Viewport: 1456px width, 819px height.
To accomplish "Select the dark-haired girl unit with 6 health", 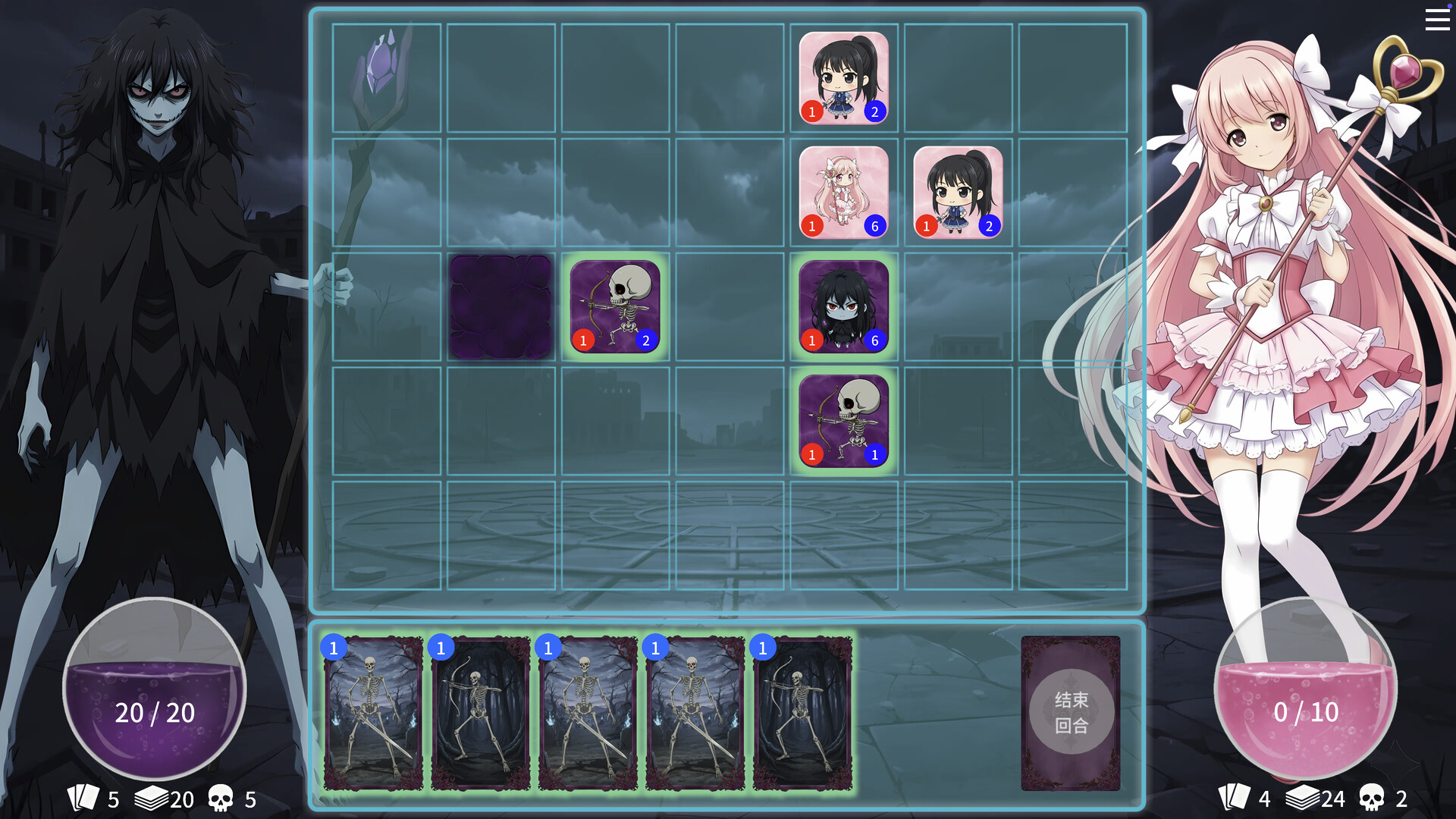I will point(843,307).
